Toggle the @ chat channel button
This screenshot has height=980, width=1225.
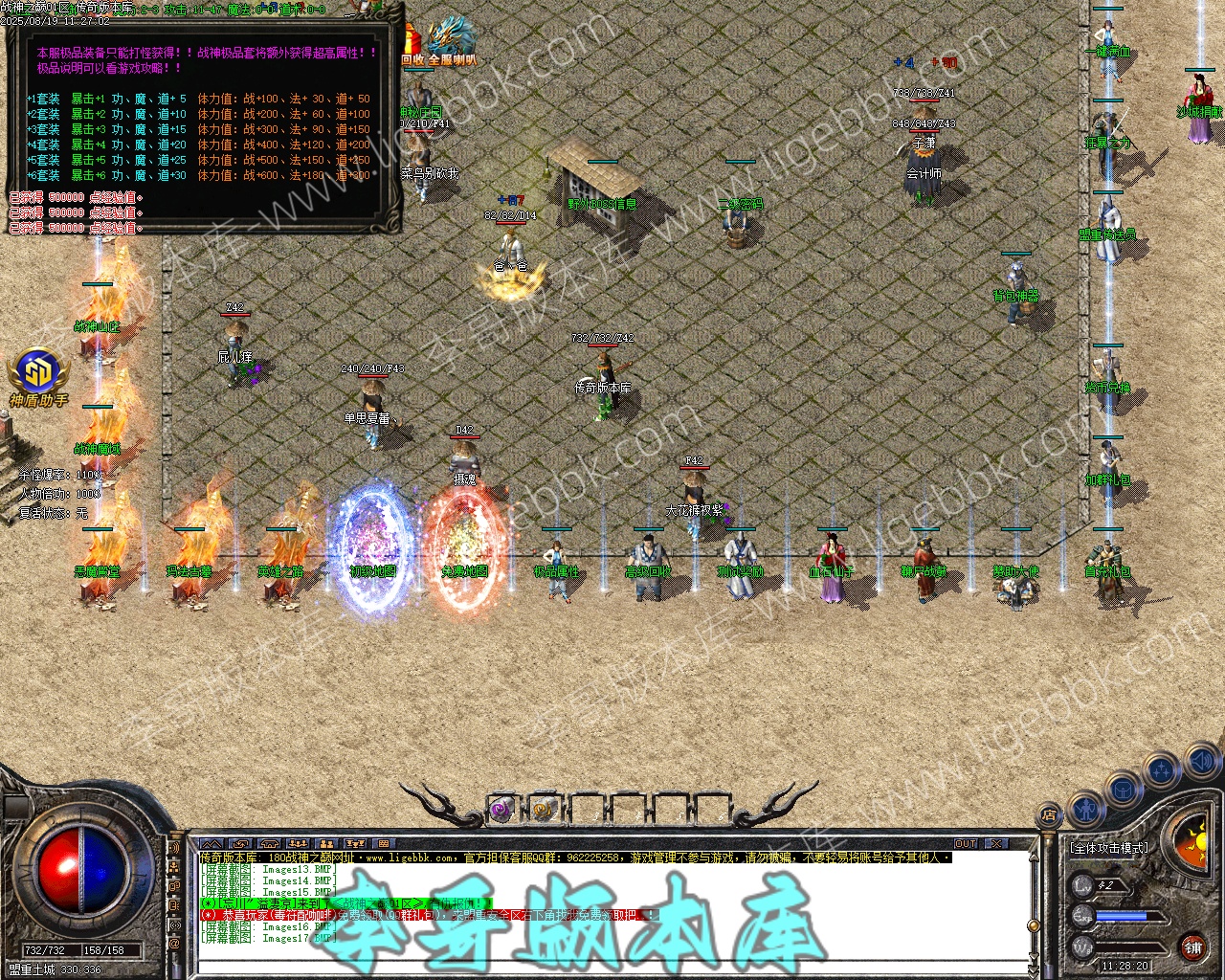pyautogui.click(x=174, y=944)
